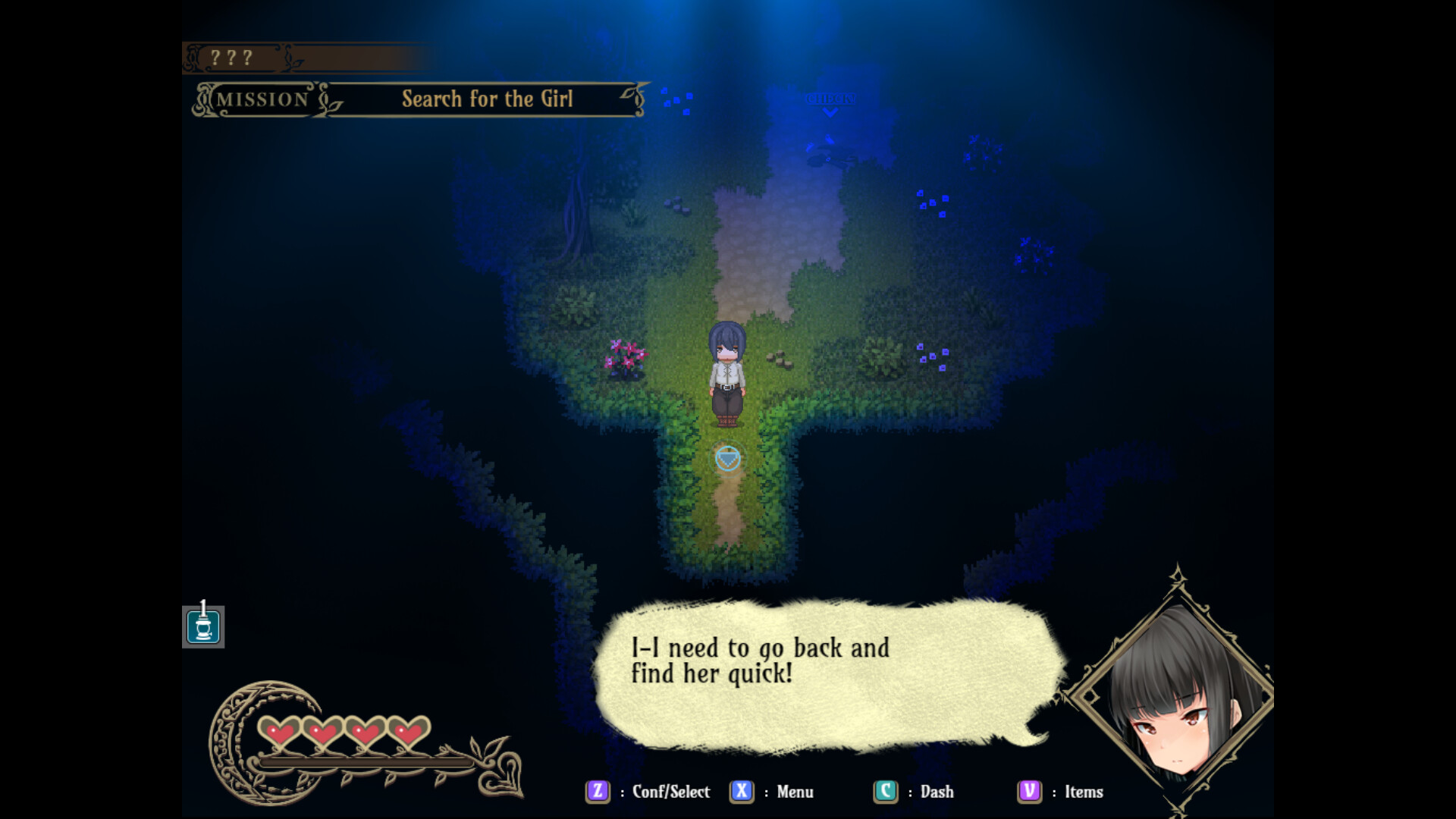Expand the CHECK prompt chevron on the map
The image size is (1456, 819).
[830, 112]
